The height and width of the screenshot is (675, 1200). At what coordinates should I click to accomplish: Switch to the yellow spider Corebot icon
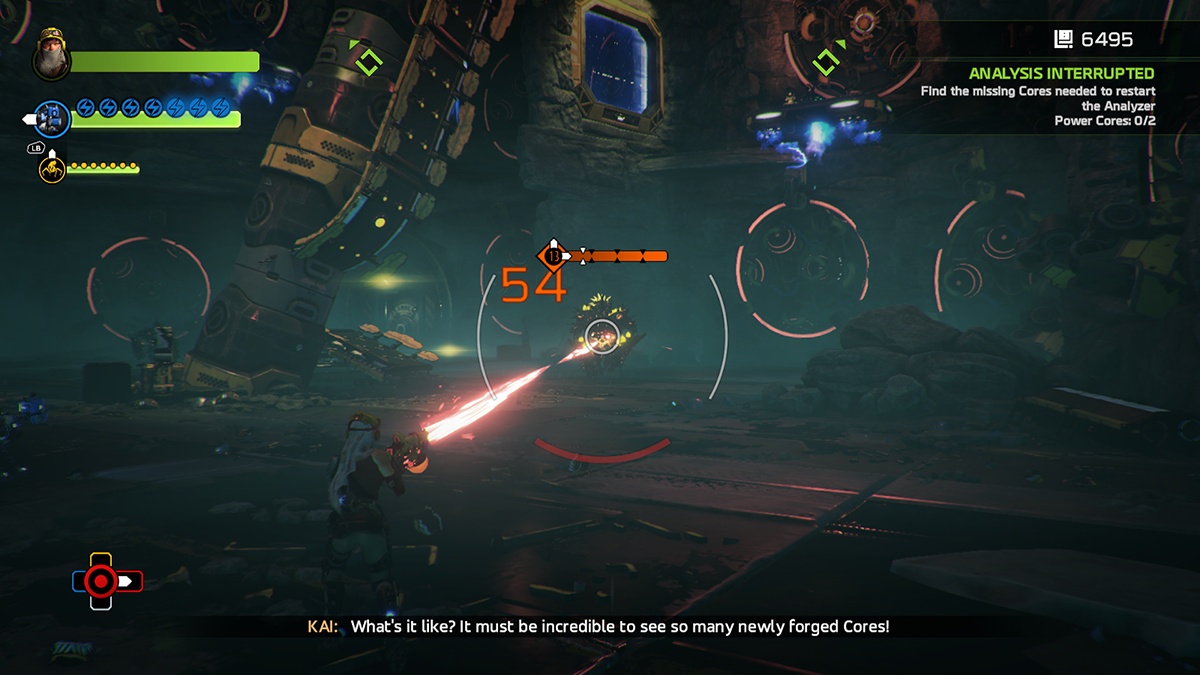coord(52,168)
